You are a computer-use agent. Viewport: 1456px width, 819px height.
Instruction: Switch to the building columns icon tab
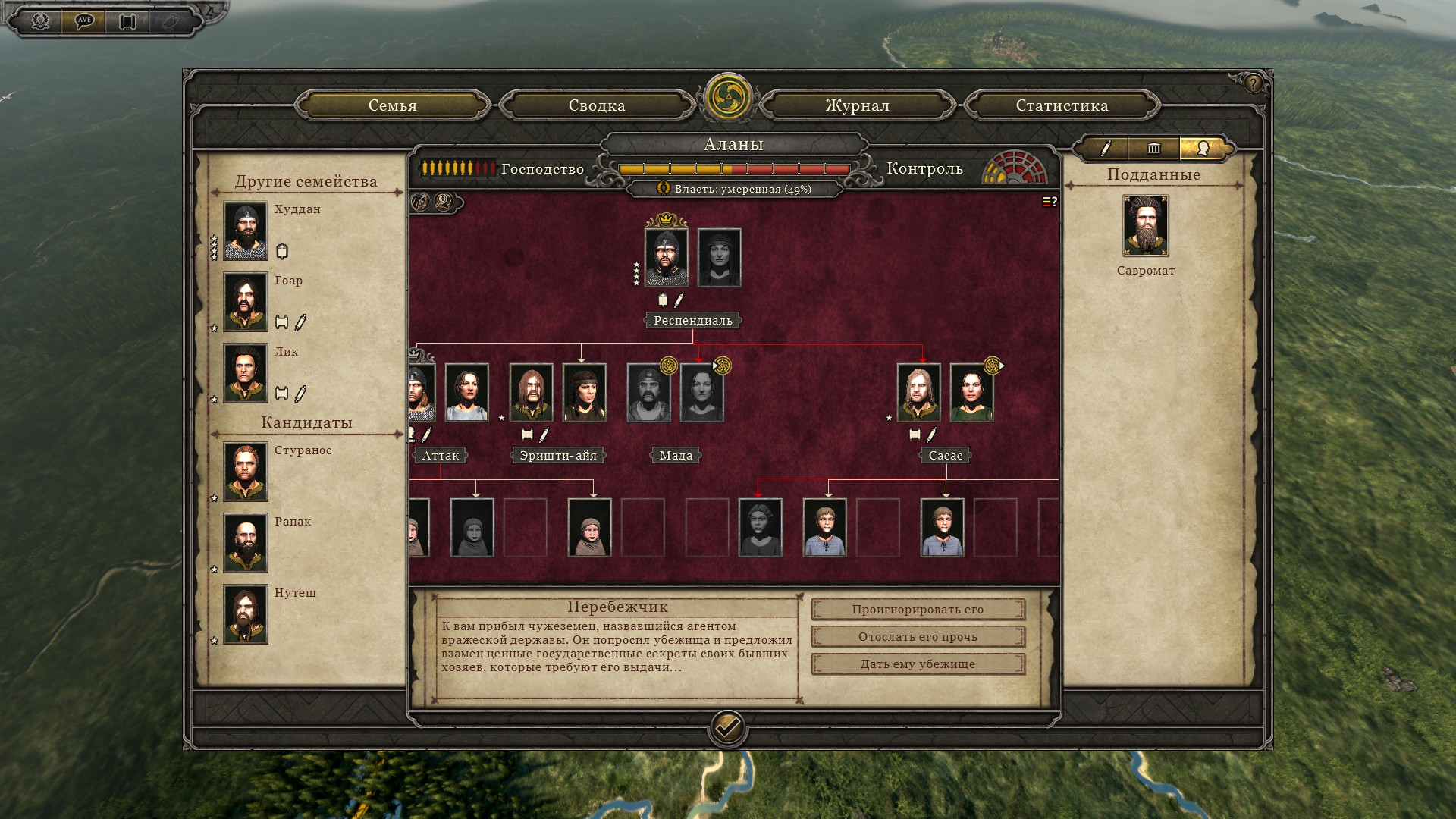coord(1154,149)
